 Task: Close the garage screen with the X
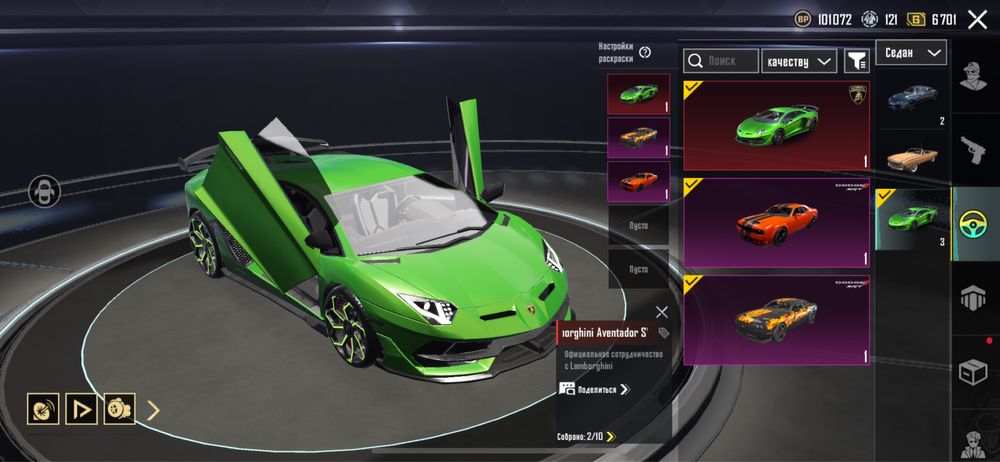coord(976,18)
